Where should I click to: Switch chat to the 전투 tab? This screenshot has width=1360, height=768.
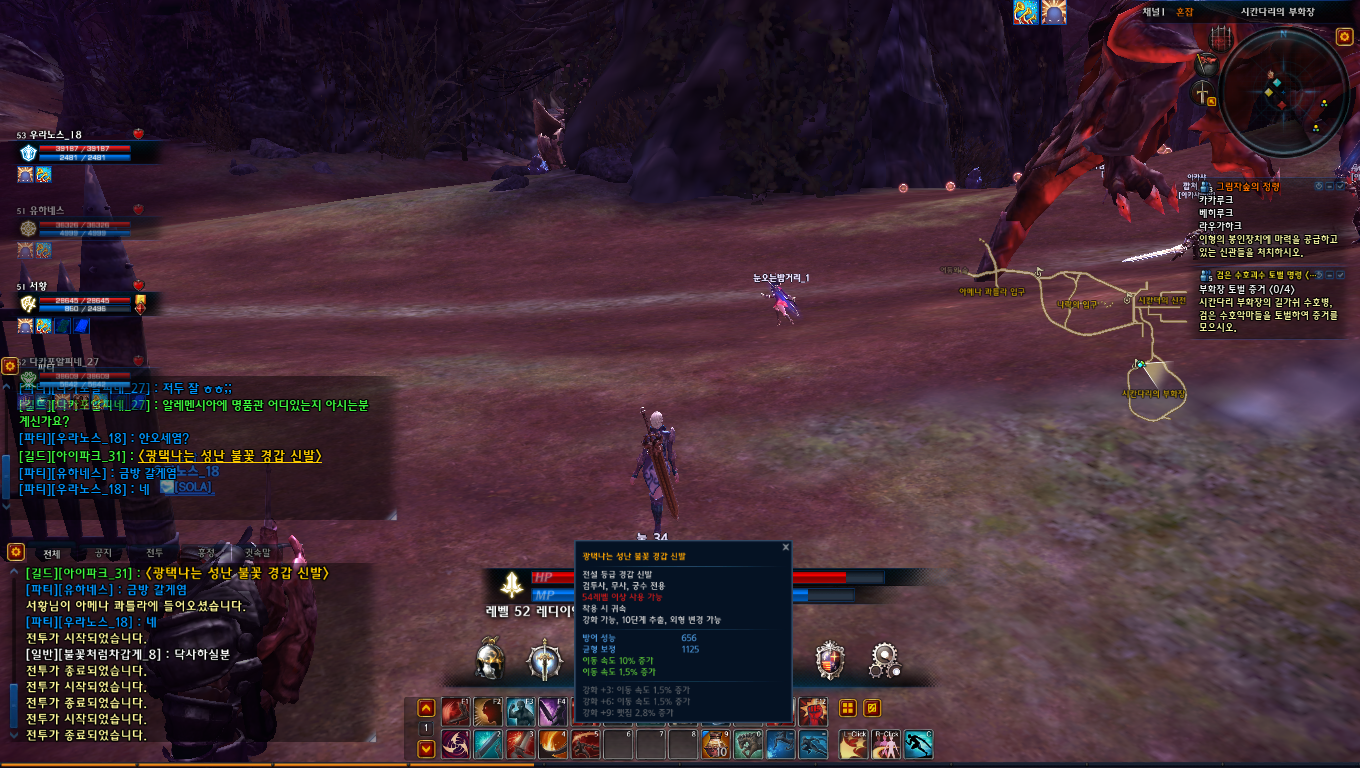[x=154, y=553]
